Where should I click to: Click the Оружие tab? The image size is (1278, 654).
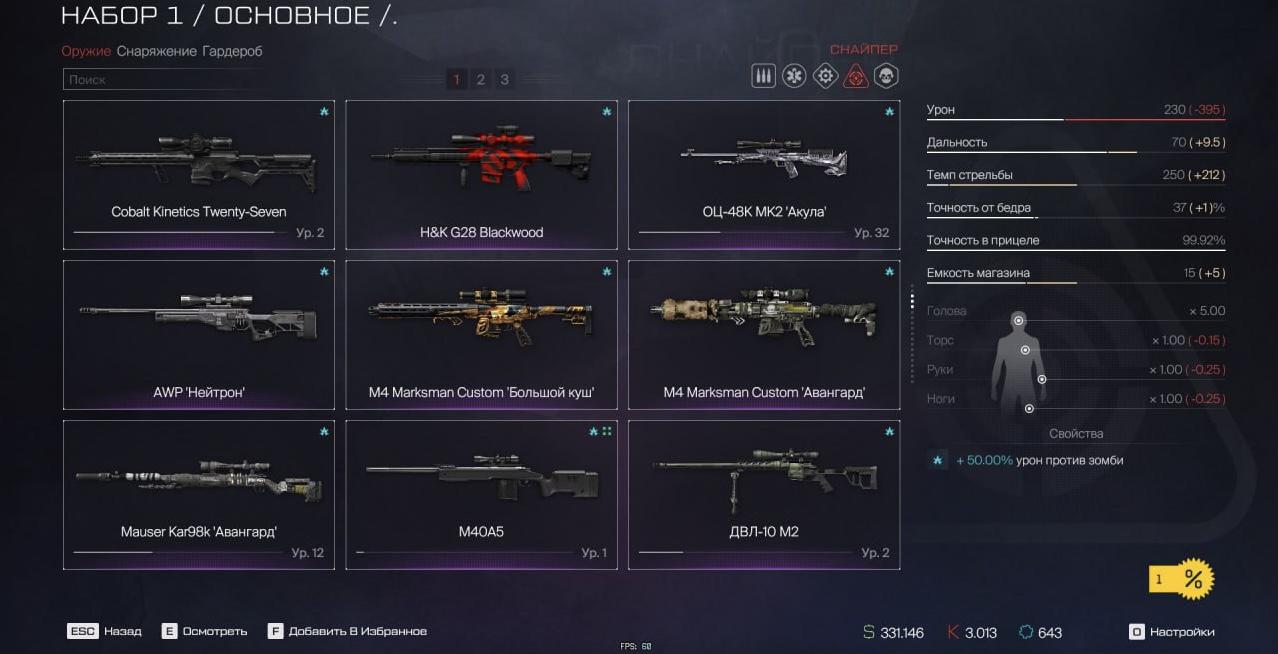pos(86,51)
